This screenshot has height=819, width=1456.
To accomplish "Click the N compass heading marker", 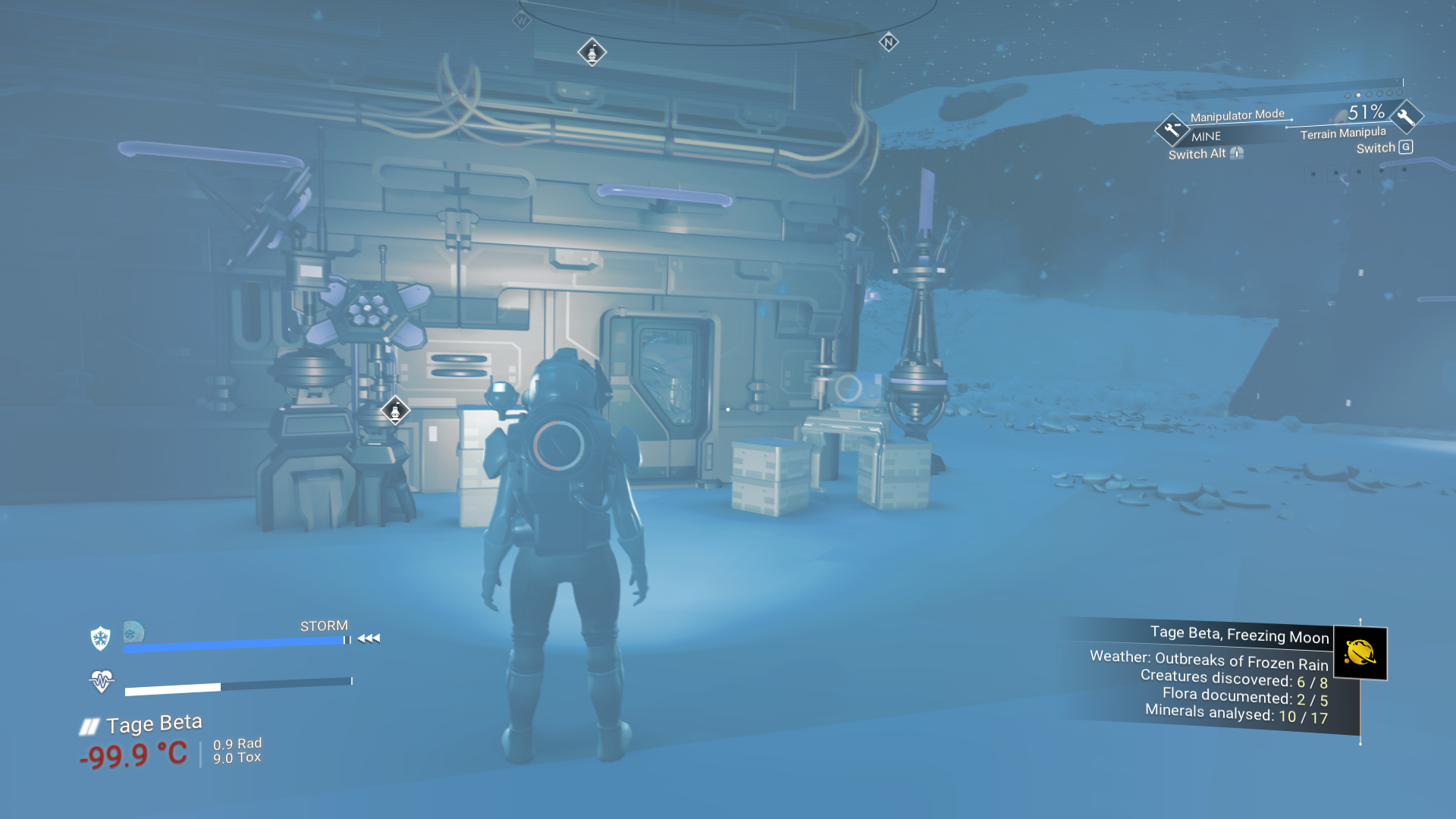I will pos(887,41).
